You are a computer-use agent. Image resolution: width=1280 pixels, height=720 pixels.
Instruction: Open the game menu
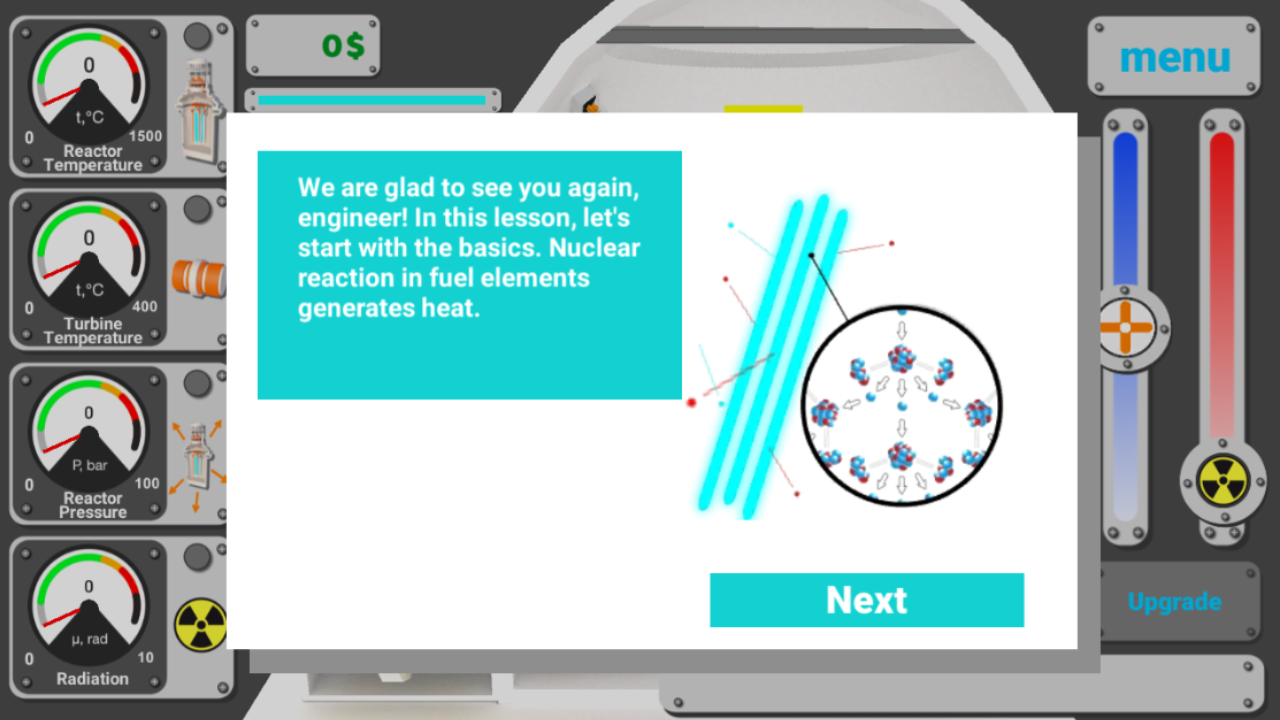(x=1174, y=58)
